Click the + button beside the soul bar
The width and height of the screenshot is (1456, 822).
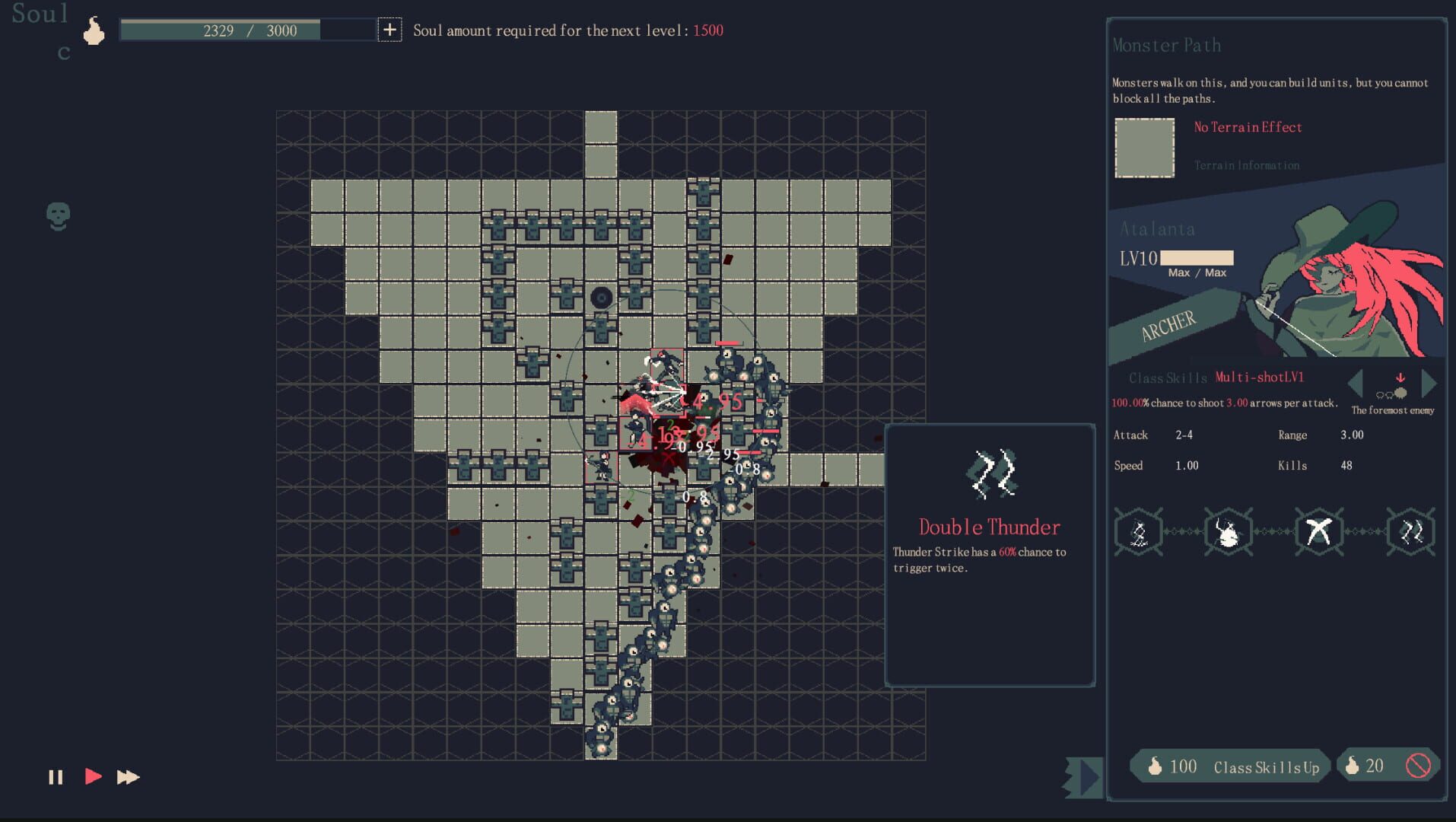[389, 30]
